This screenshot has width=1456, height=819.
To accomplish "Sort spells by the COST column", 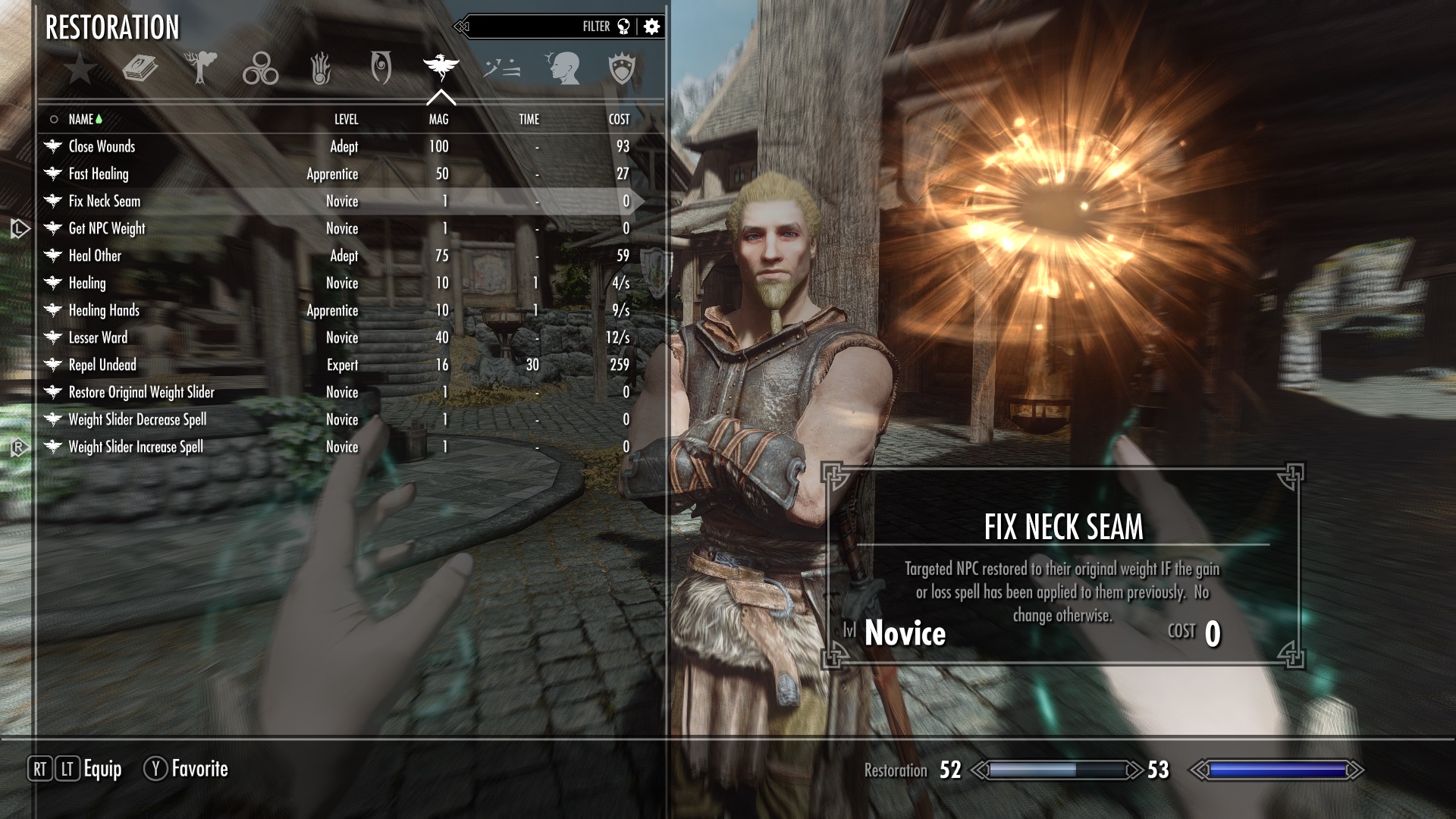I will (x=619, y=119).
